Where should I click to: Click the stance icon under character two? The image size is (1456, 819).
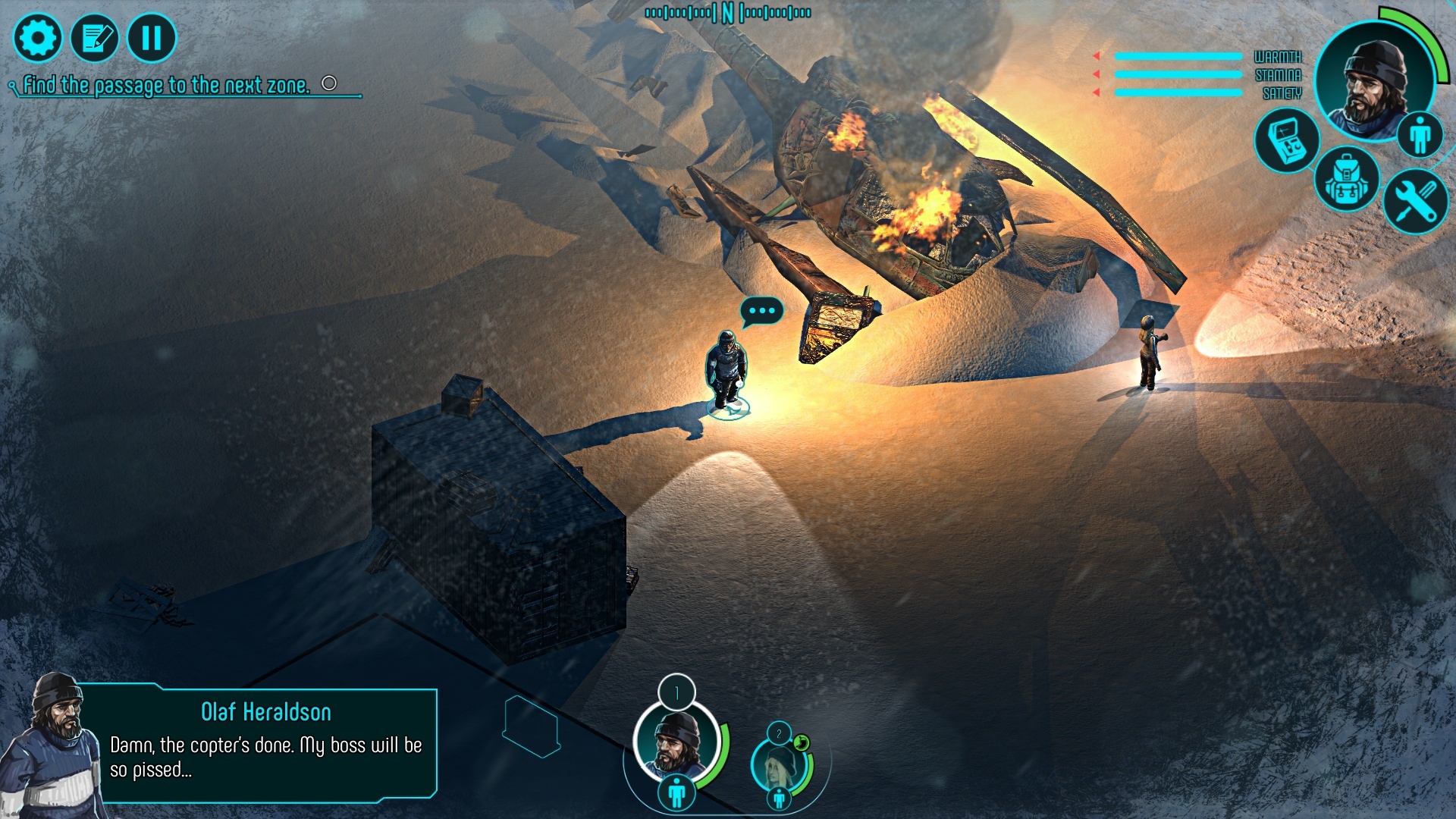coord(779,798)
